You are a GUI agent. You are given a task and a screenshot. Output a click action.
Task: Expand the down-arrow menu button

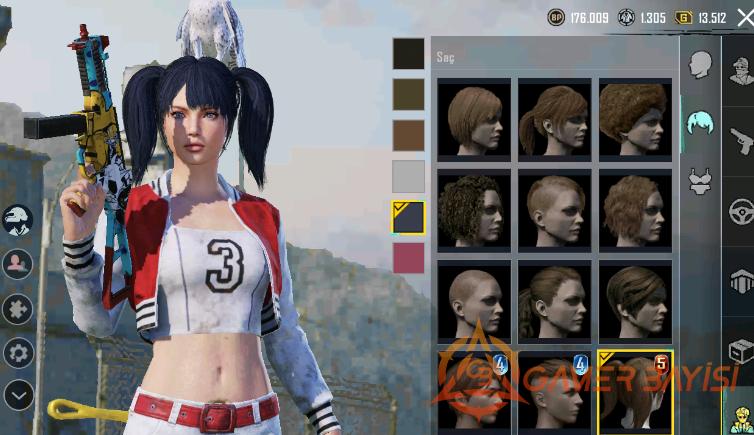(18, 394)
